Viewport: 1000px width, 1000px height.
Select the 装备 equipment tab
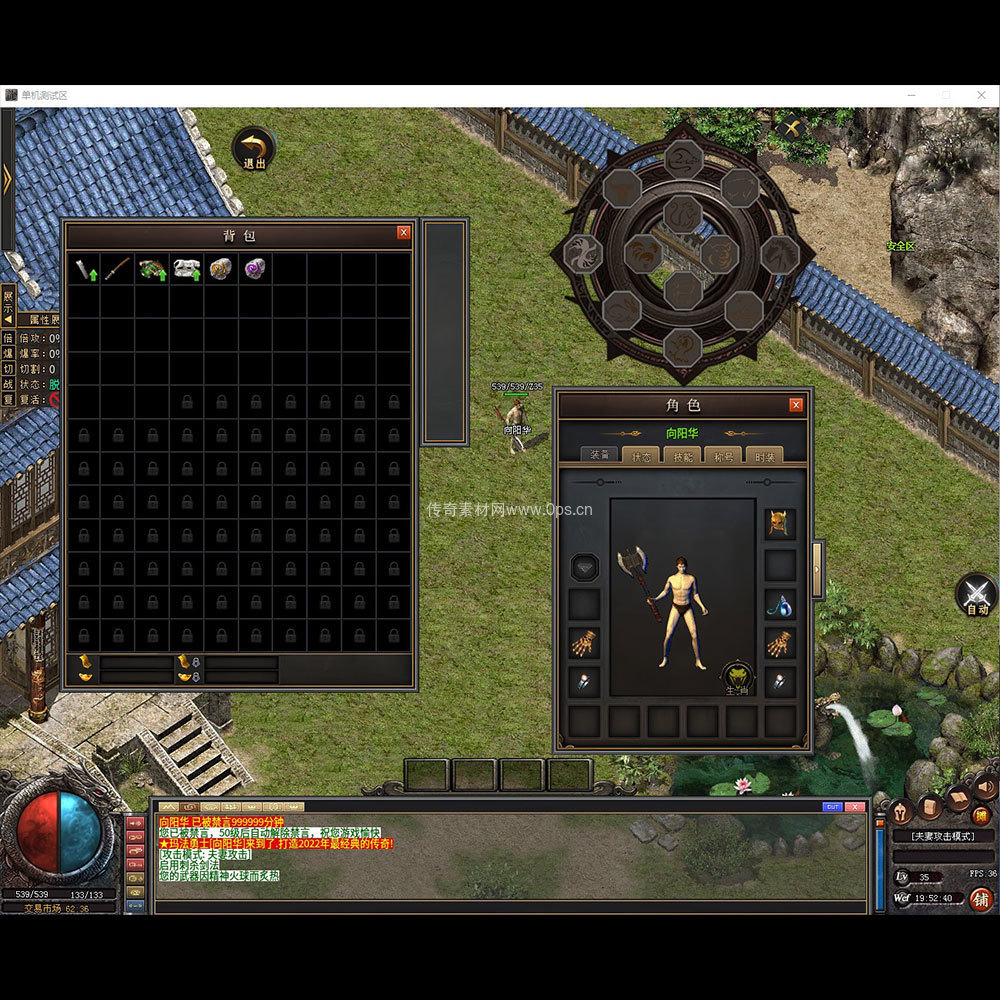click(x=600, y=455)
